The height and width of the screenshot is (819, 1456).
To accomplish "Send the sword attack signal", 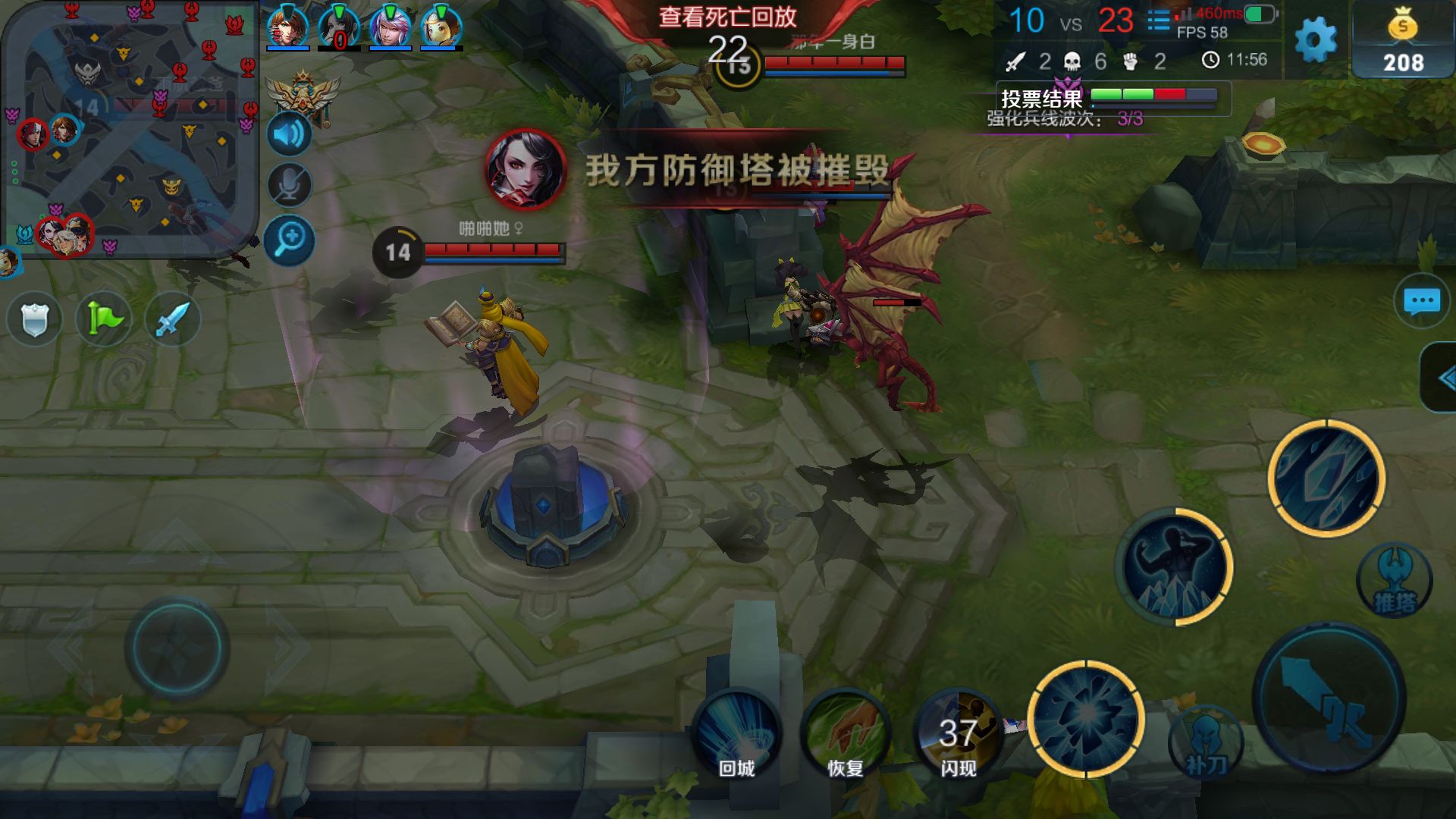I will (172, 318).
